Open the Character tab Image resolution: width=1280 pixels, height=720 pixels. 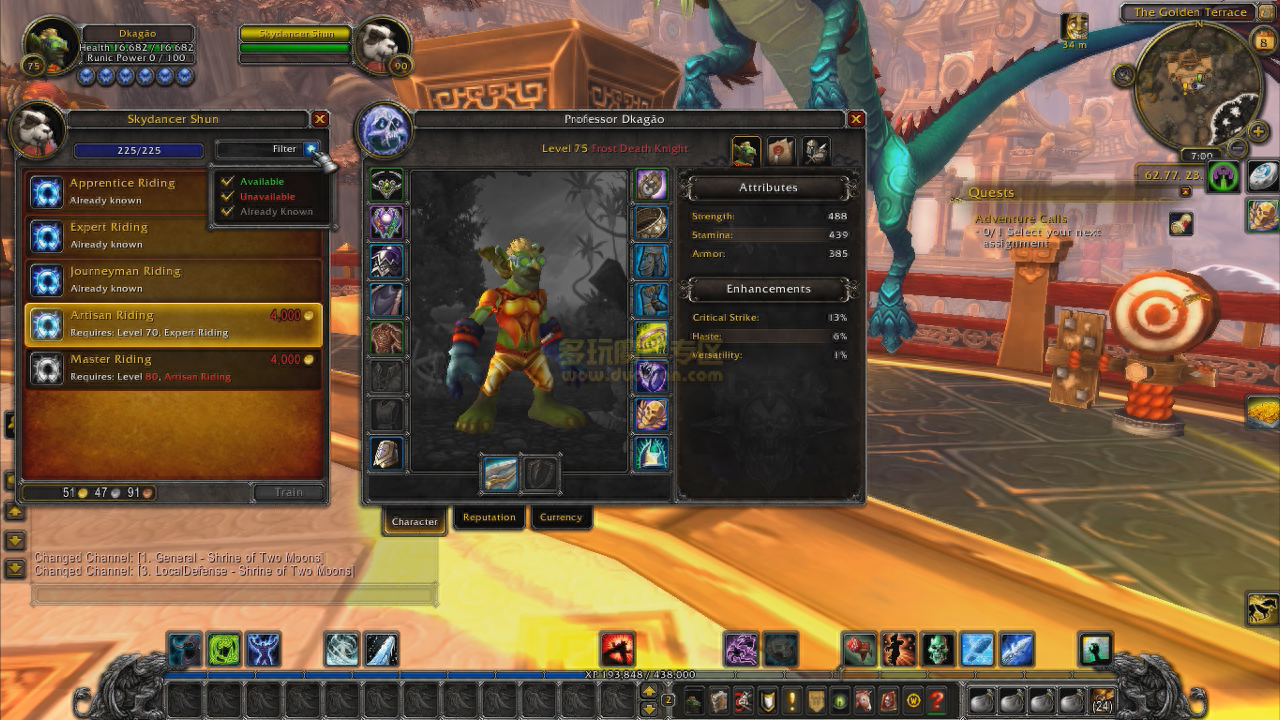[x=414, y=521]
